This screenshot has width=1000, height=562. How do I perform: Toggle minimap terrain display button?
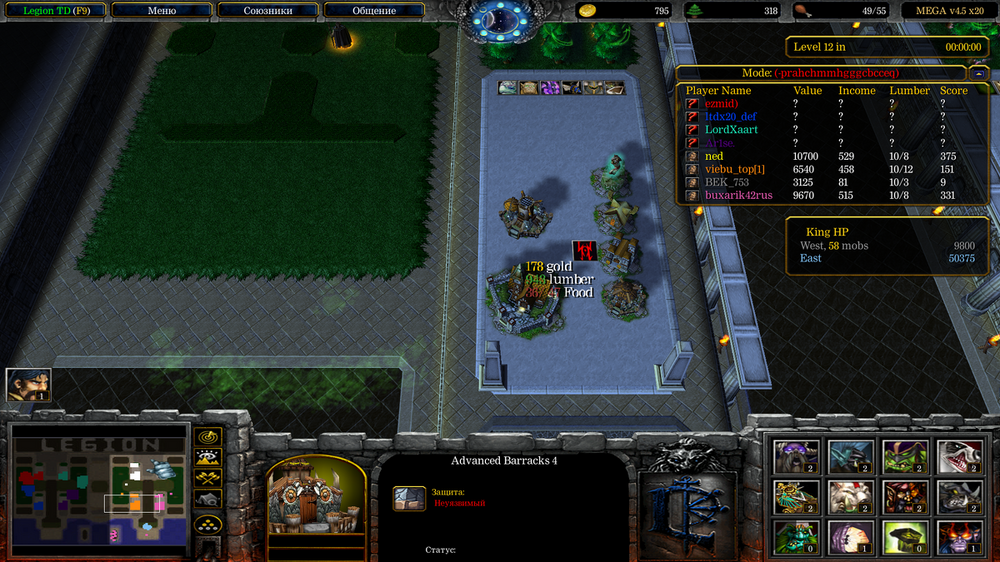click(208, 458)
